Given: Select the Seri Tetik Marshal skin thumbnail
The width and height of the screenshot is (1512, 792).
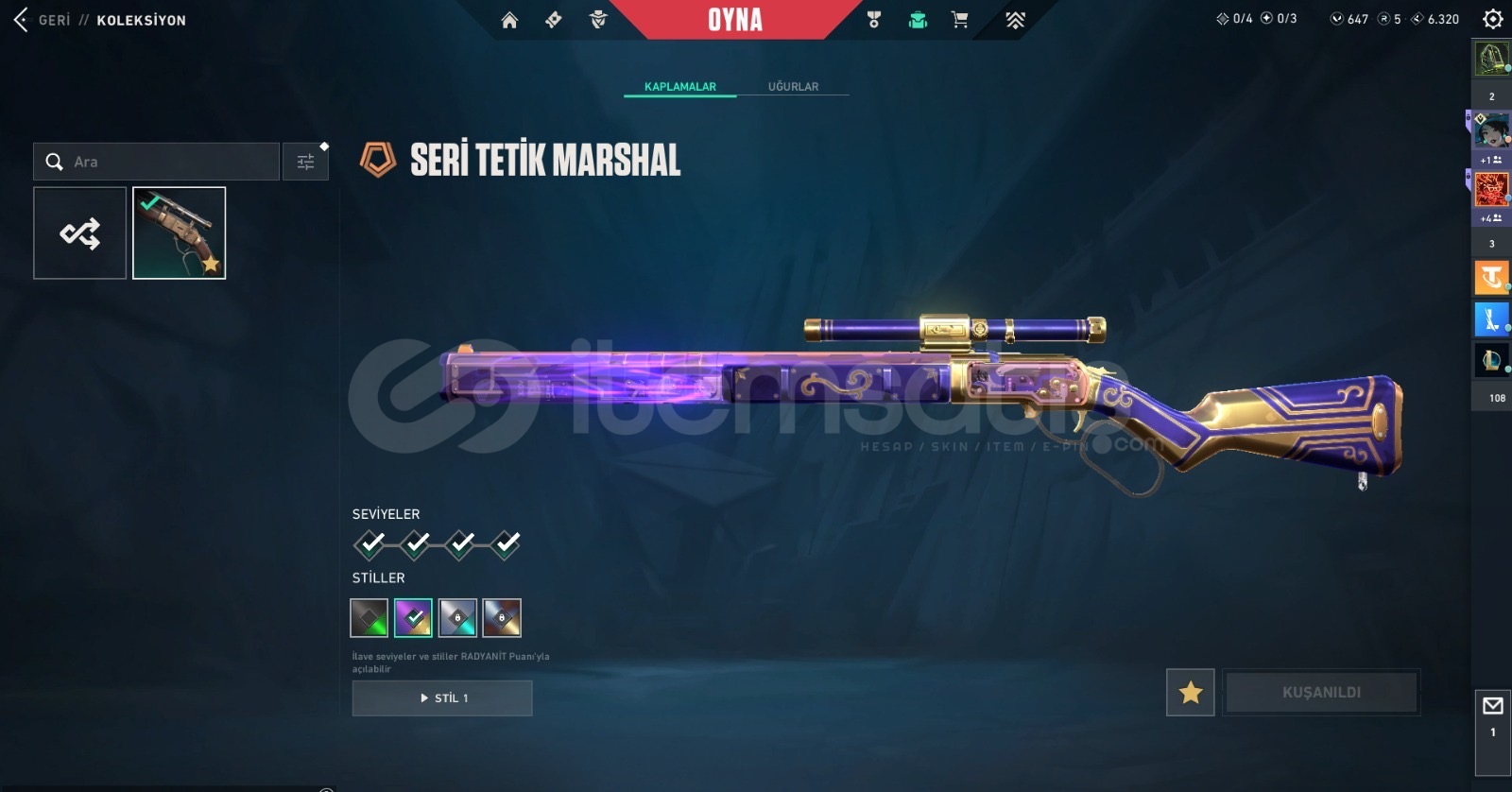Looking at the screenshot, I should [180, 233].
